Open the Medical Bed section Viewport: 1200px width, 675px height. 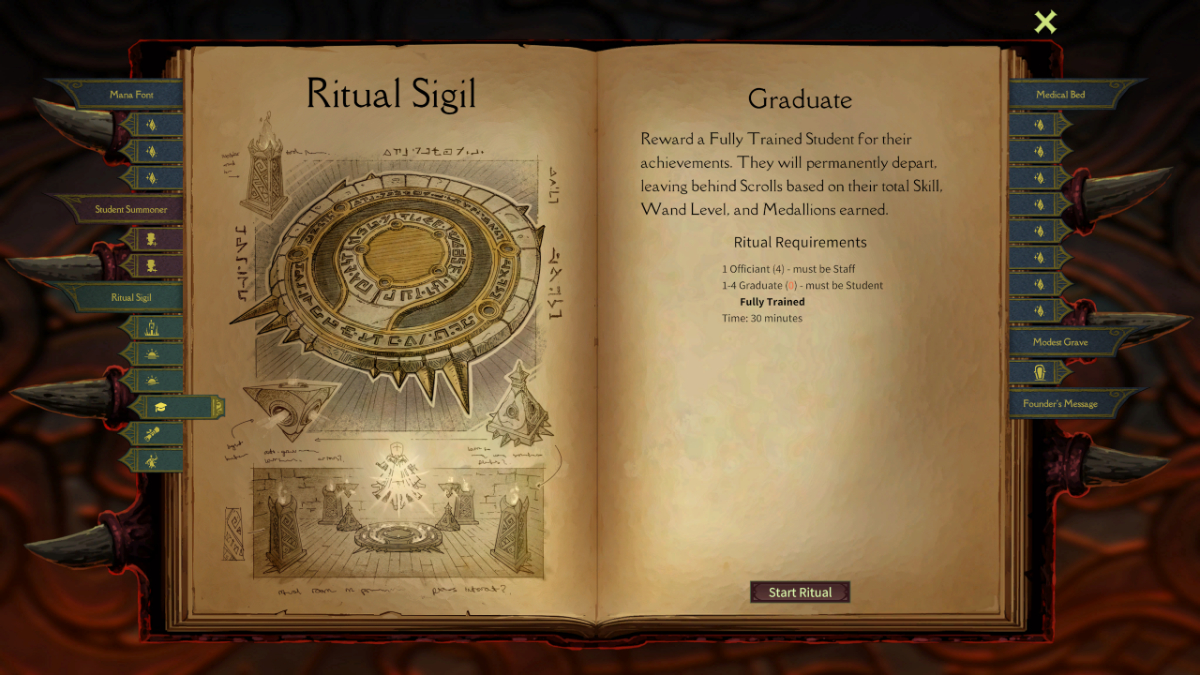[x=1061, y=94]
